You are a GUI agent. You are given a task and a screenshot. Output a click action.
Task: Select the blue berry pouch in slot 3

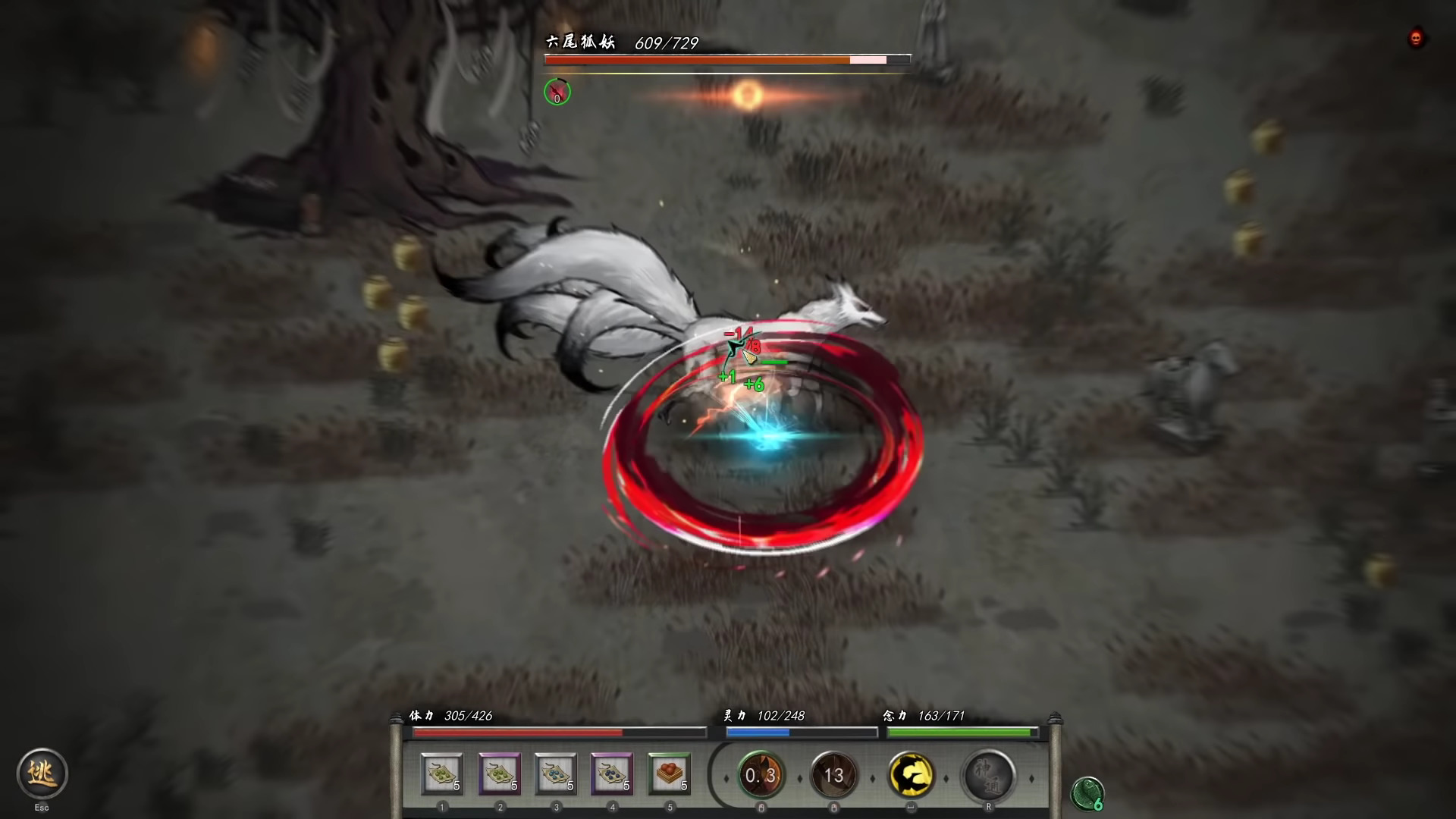pos(557,775)
